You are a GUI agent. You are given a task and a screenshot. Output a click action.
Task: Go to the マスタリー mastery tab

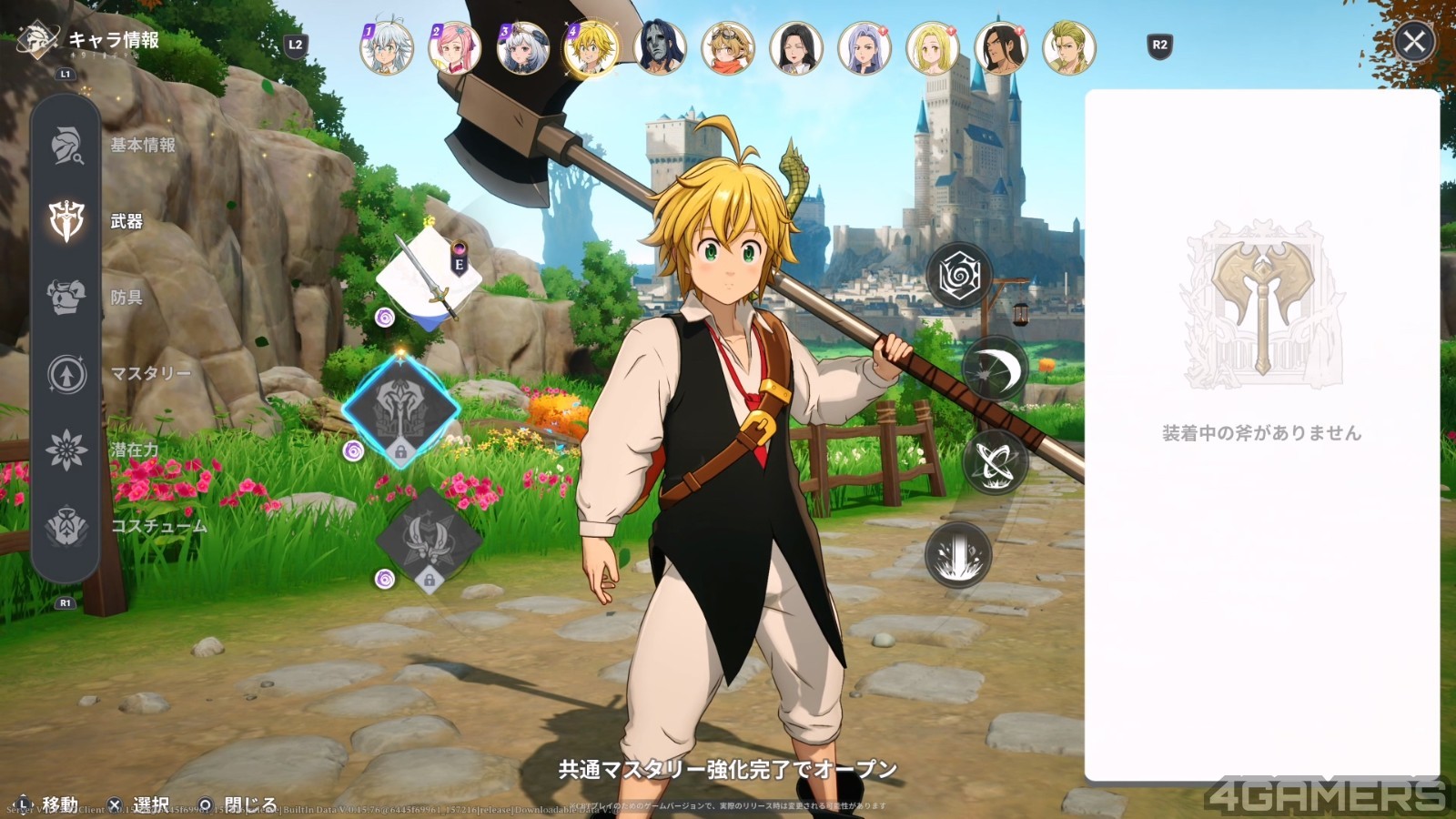coord(66,373)
